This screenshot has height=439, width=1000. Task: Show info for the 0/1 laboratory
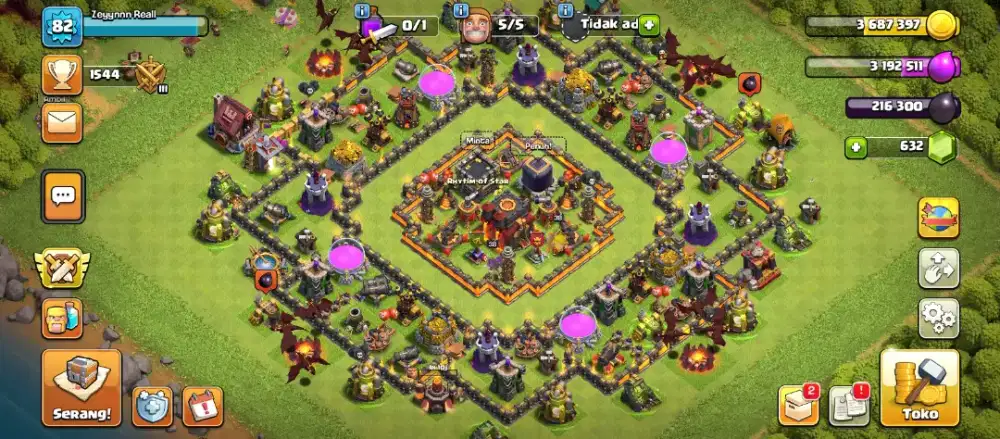pyautogui.click(x=362, y=9)
